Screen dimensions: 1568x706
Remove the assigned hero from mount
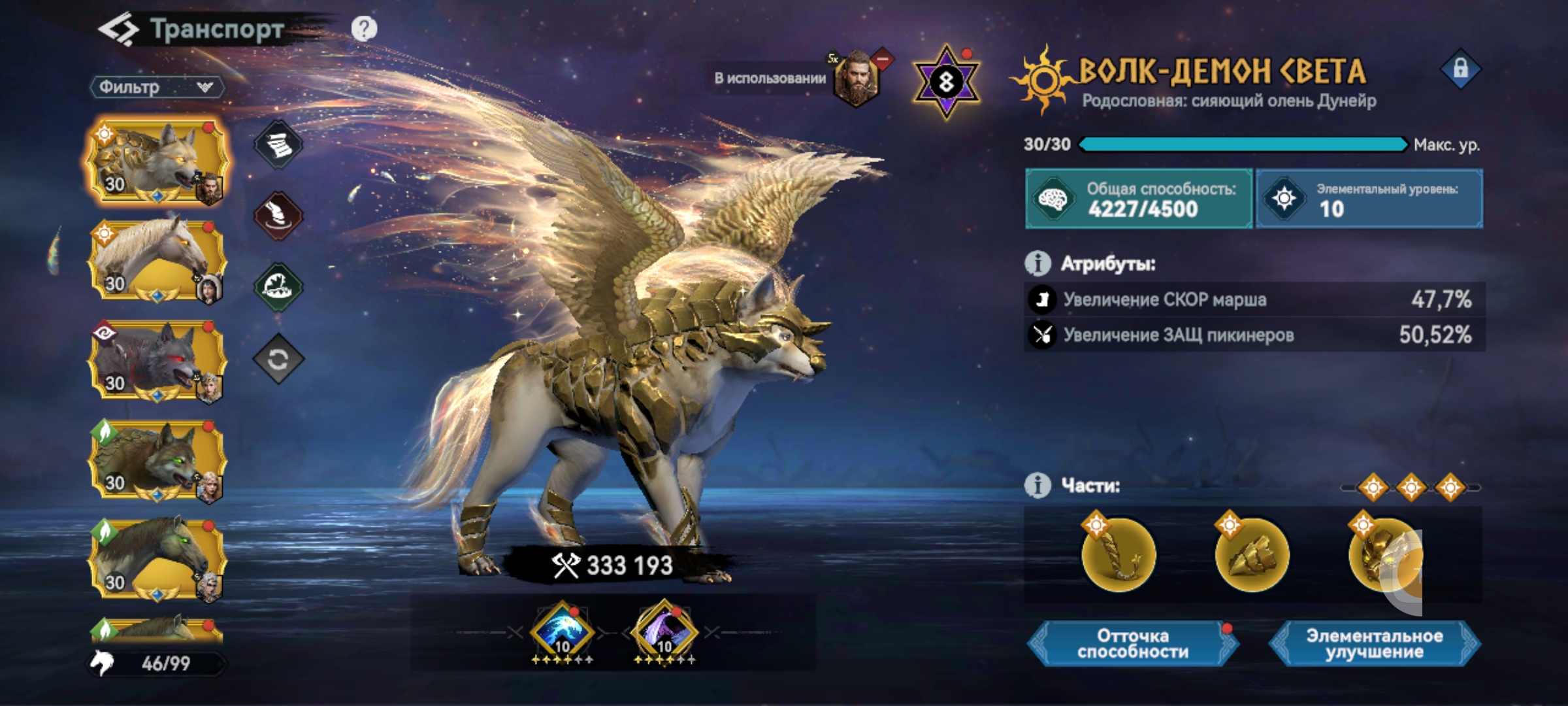point(882,59)
